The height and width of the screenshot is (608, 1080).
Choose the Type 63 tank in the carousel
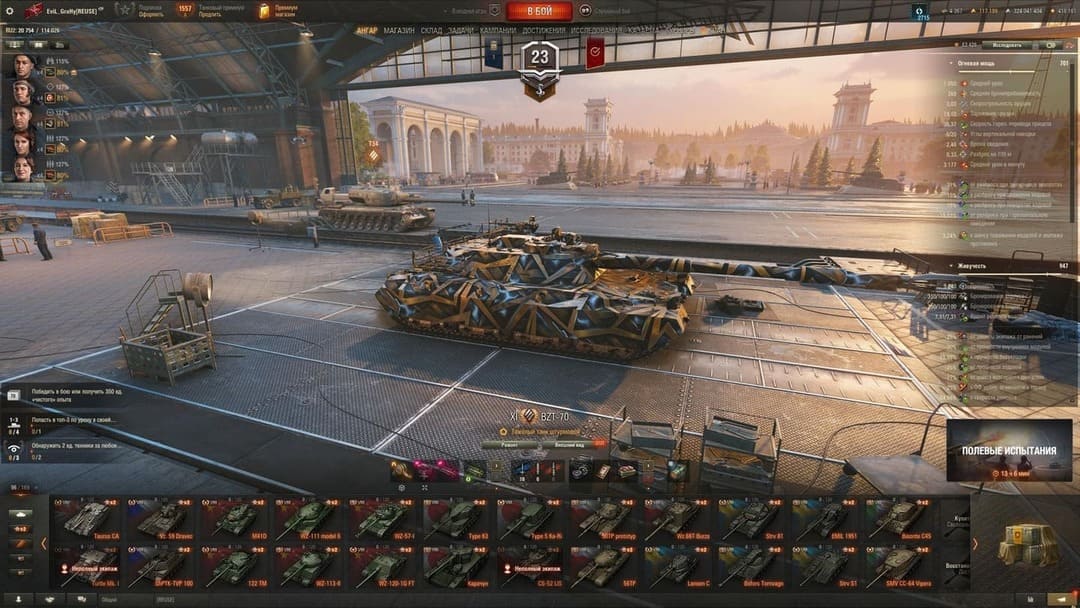pos(457,519)
